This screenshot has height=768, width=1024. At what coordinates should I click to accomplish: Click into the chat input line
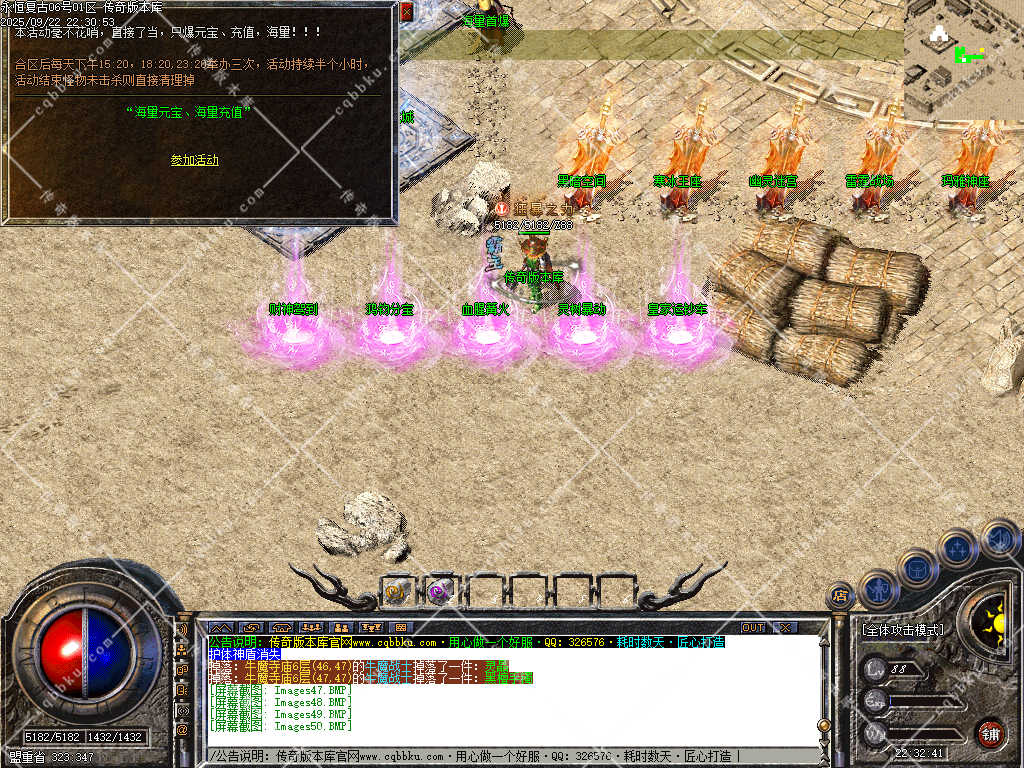click(500, 756)
